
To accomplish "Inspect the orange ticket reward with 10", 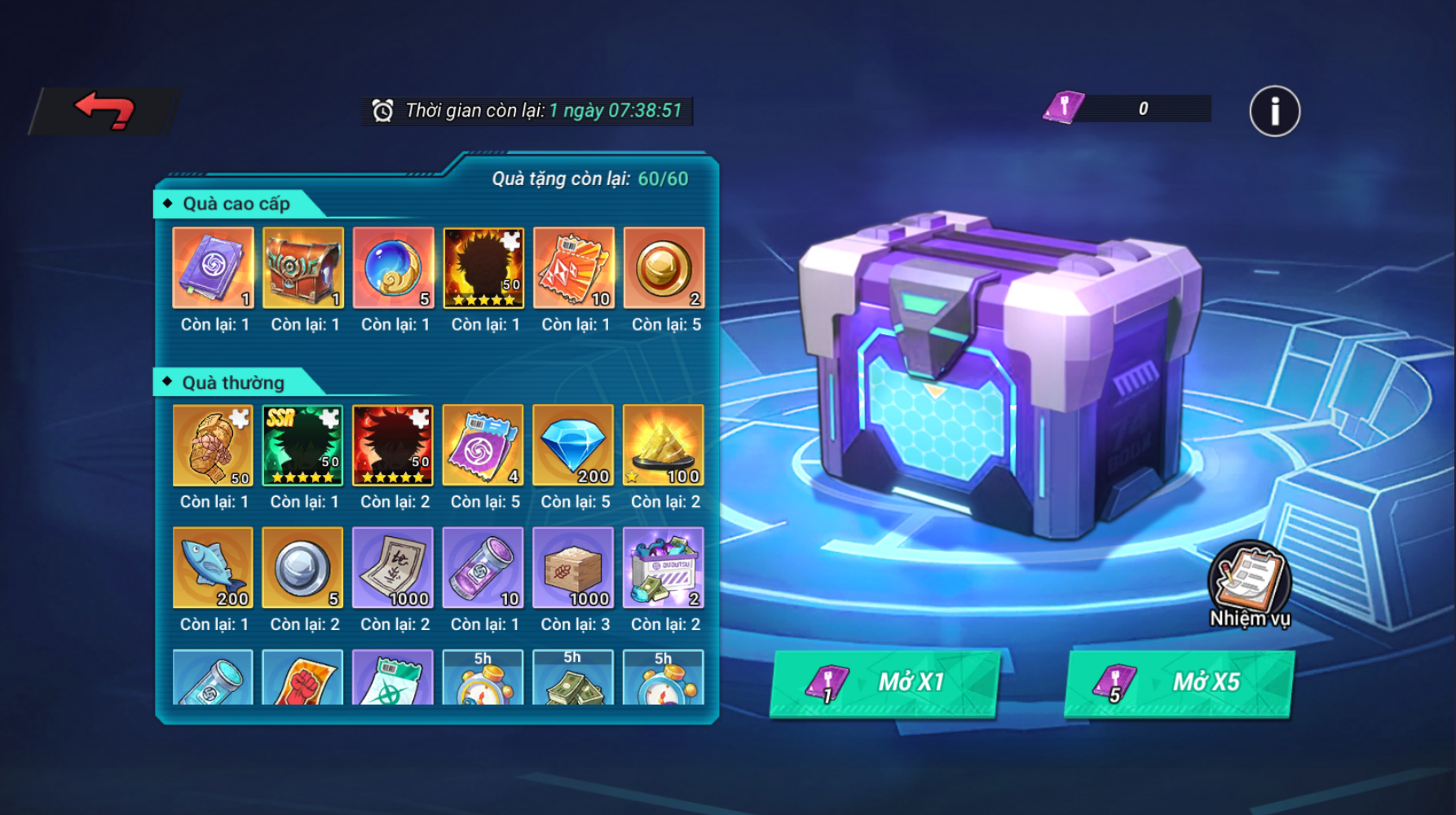I will click(574, 268).
